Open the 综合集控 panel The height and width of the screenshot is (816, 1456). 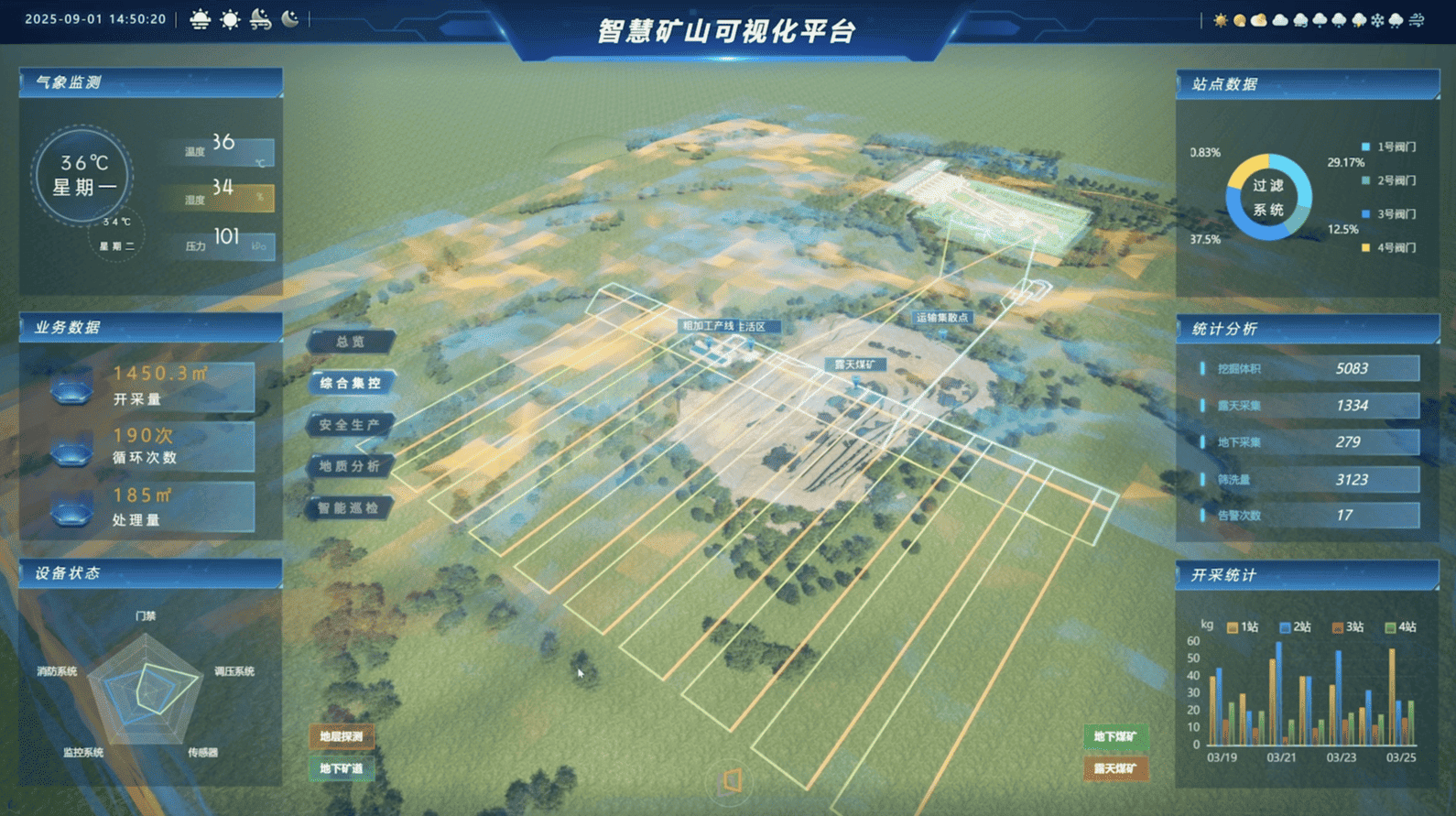coord(351,384)
